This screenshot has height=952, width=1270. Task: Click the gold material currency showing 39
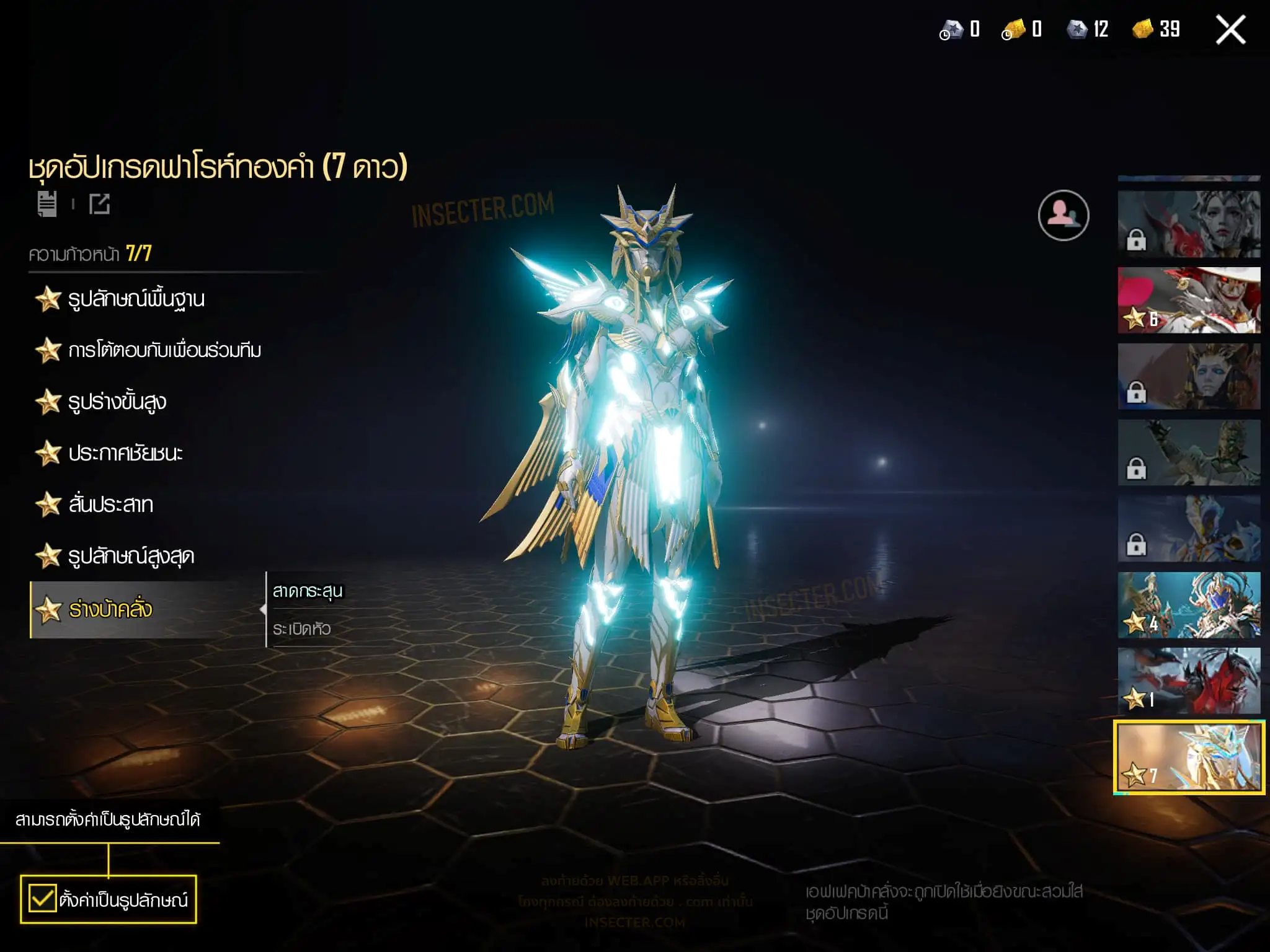(1157, 29)
